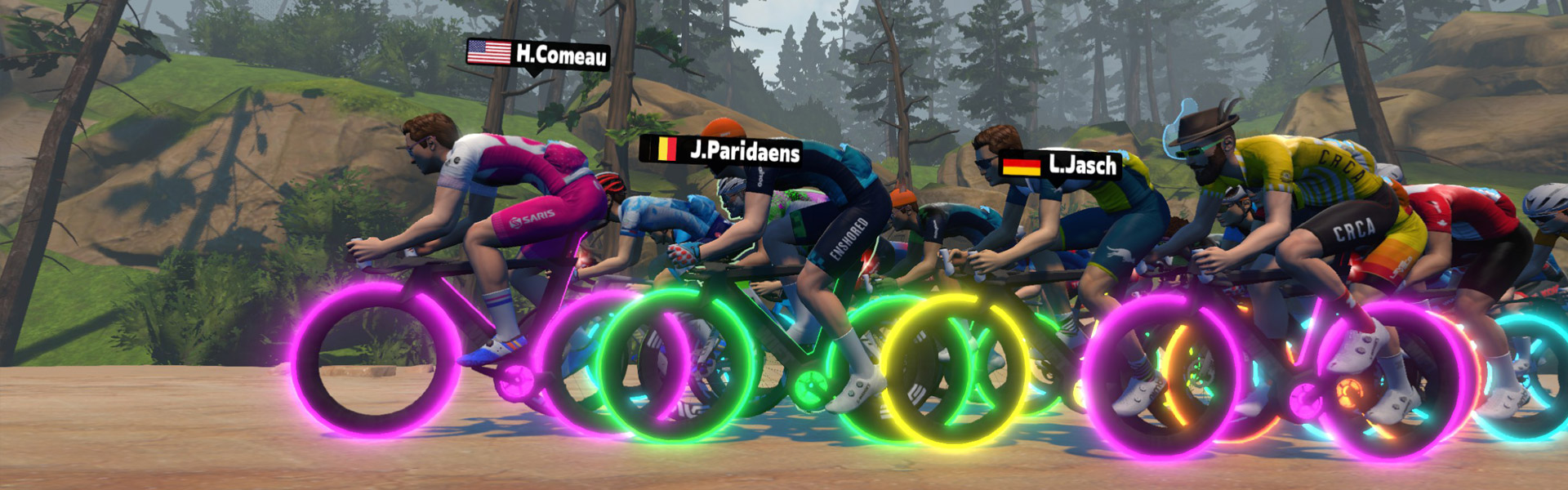Choose the L.Jasch rider name tag
Viewport: 1568px width, 490px height.
click(x=1060, y=165)
